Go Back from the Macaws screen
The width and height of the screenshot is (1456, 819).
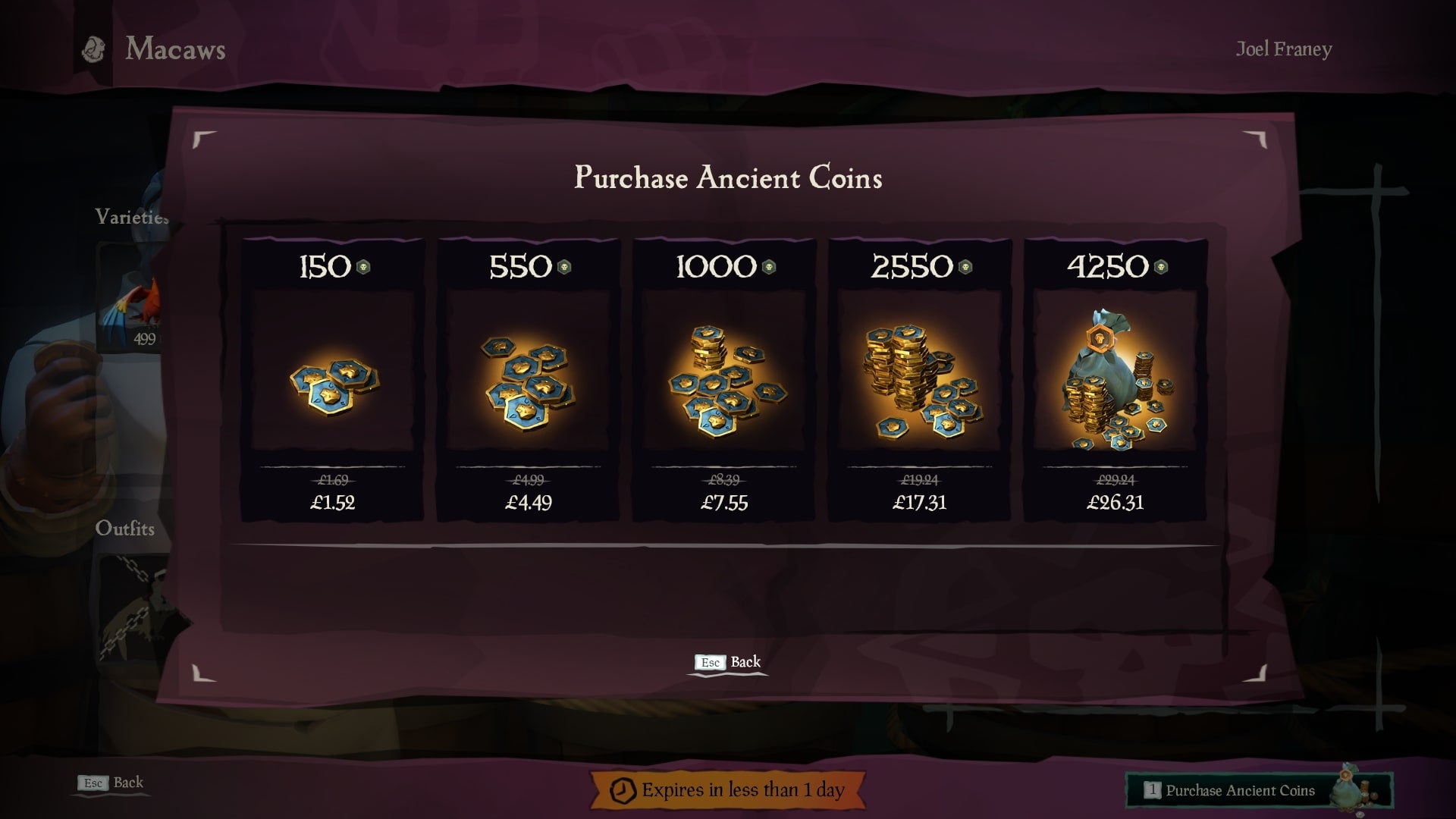point(111,783)
